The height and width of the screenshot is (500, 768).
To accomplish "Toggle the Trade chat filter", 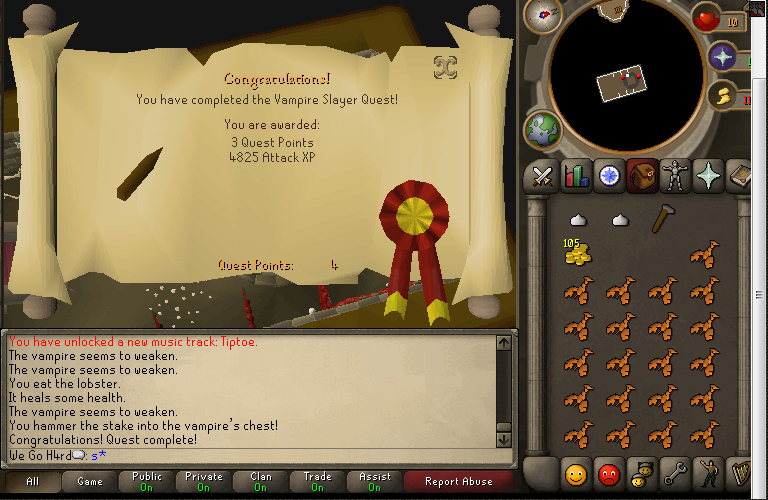I will click(x=318, y=482).
